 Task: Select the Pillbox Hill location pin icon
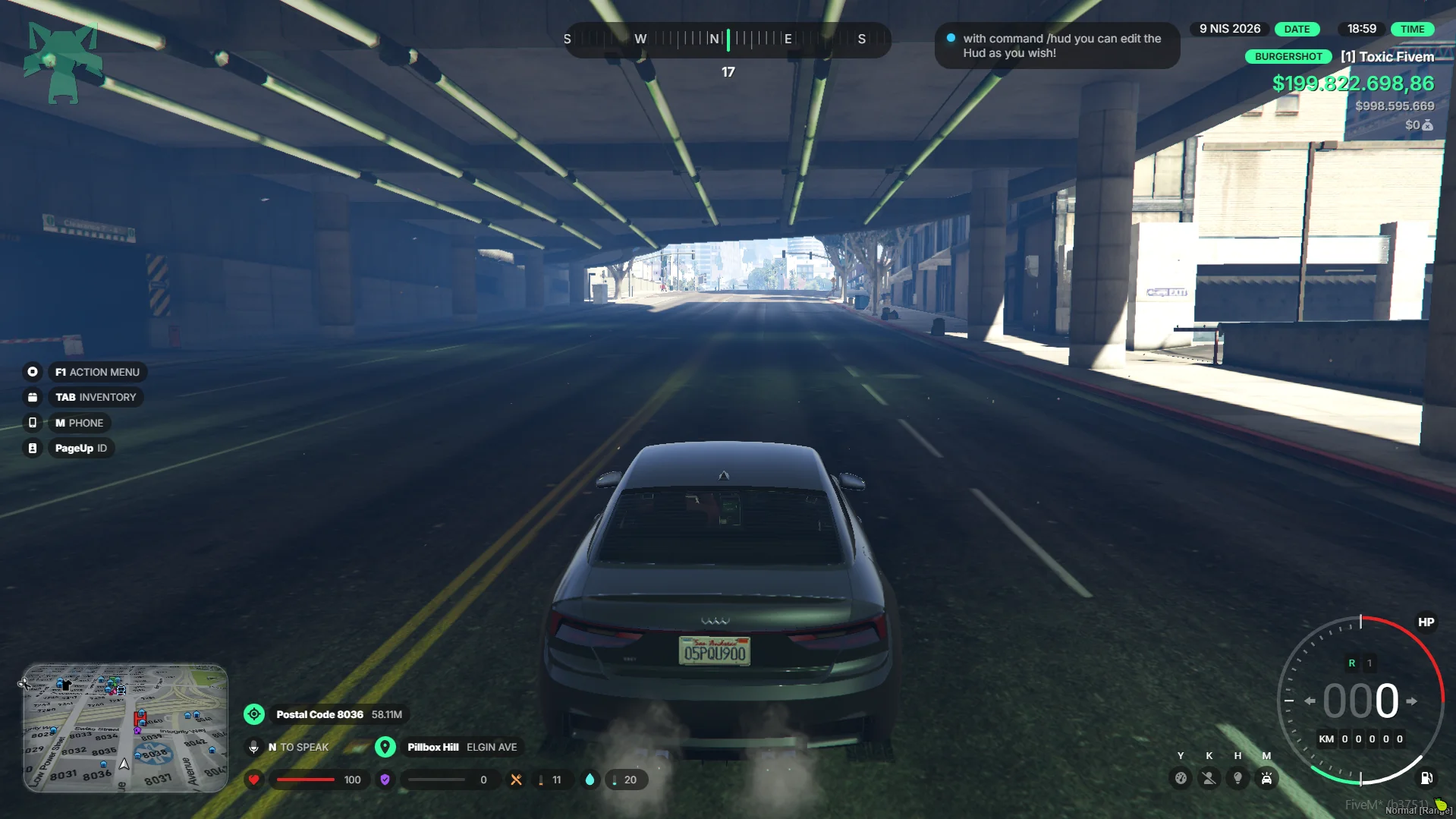[385, 748]
